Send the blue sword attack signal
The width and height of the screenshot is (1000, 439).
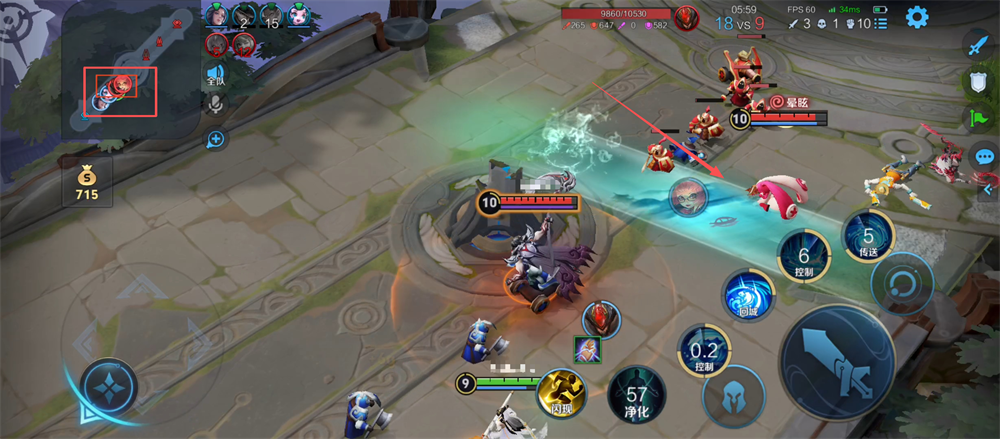(978, 44)
